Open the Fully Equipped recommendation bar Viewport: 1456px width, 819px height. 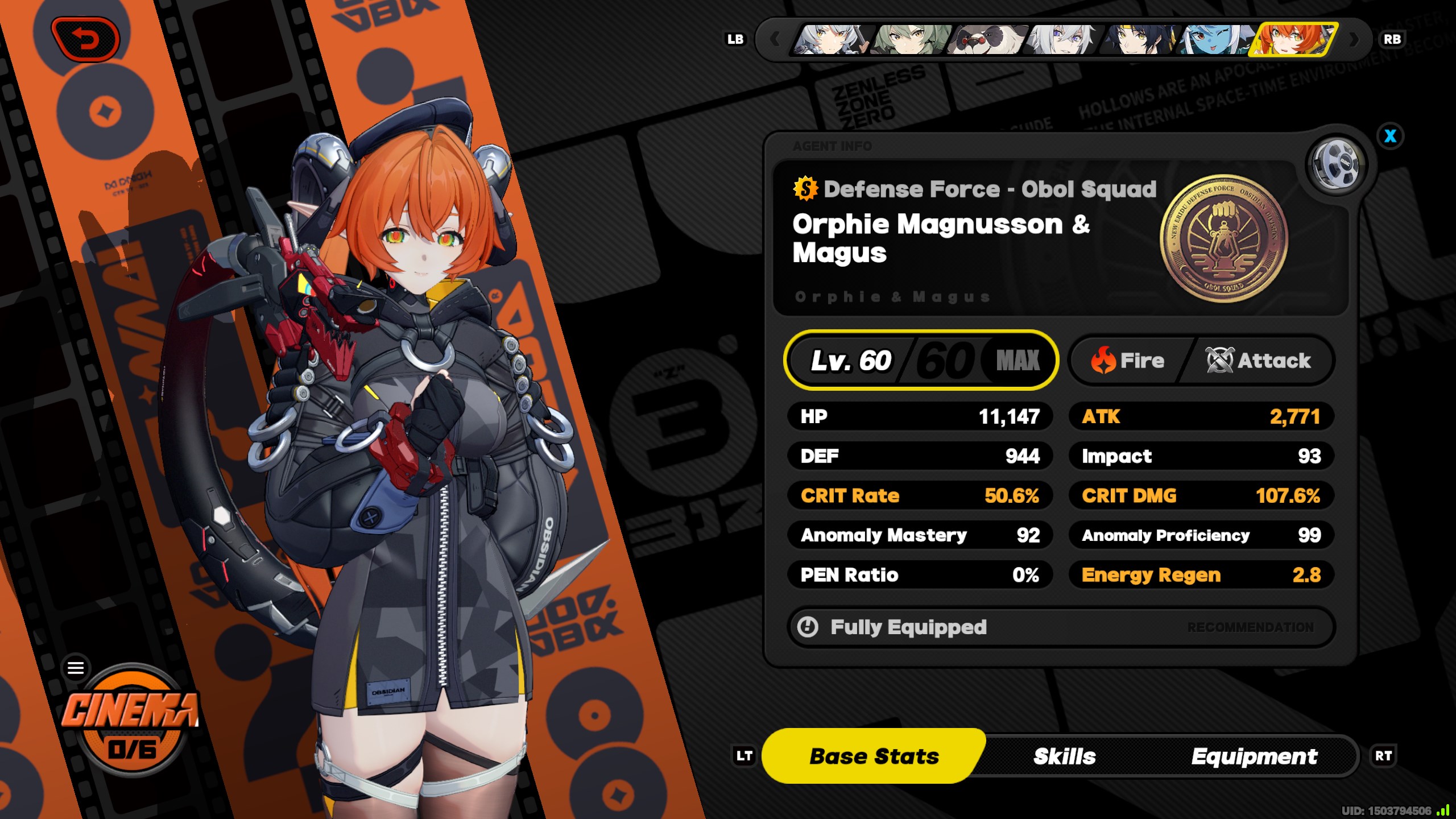(1061, 627)
